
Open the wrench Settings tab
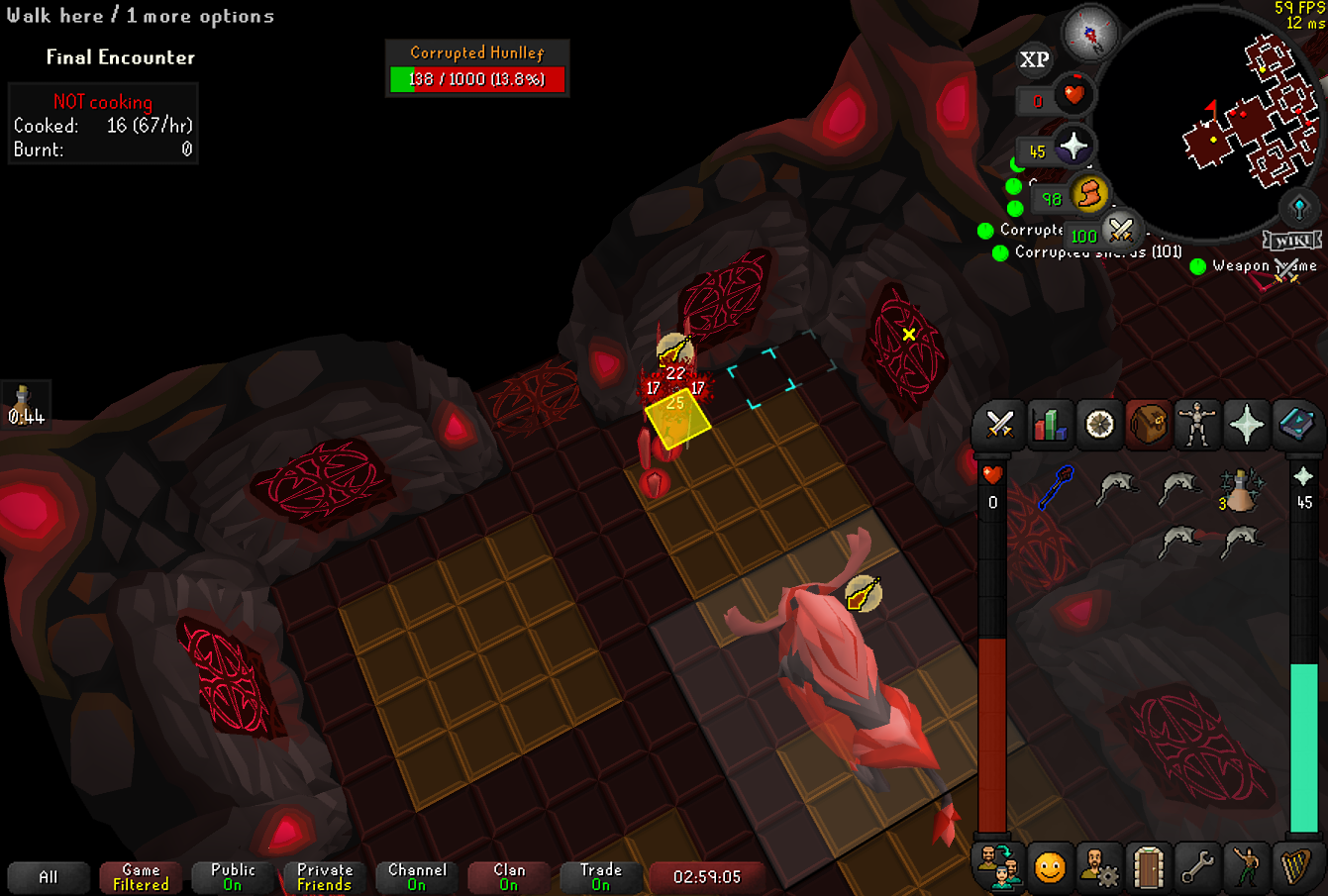[x=1197, y=867]
